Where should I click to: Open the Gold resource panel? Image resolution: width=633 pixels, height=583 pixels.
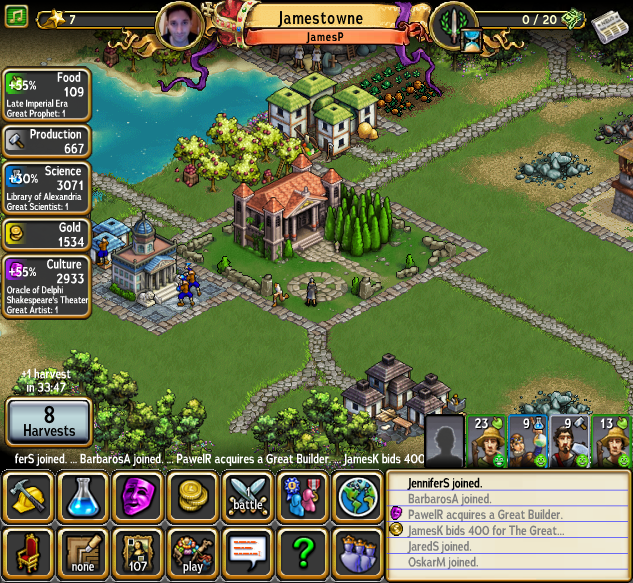(47, 235)
